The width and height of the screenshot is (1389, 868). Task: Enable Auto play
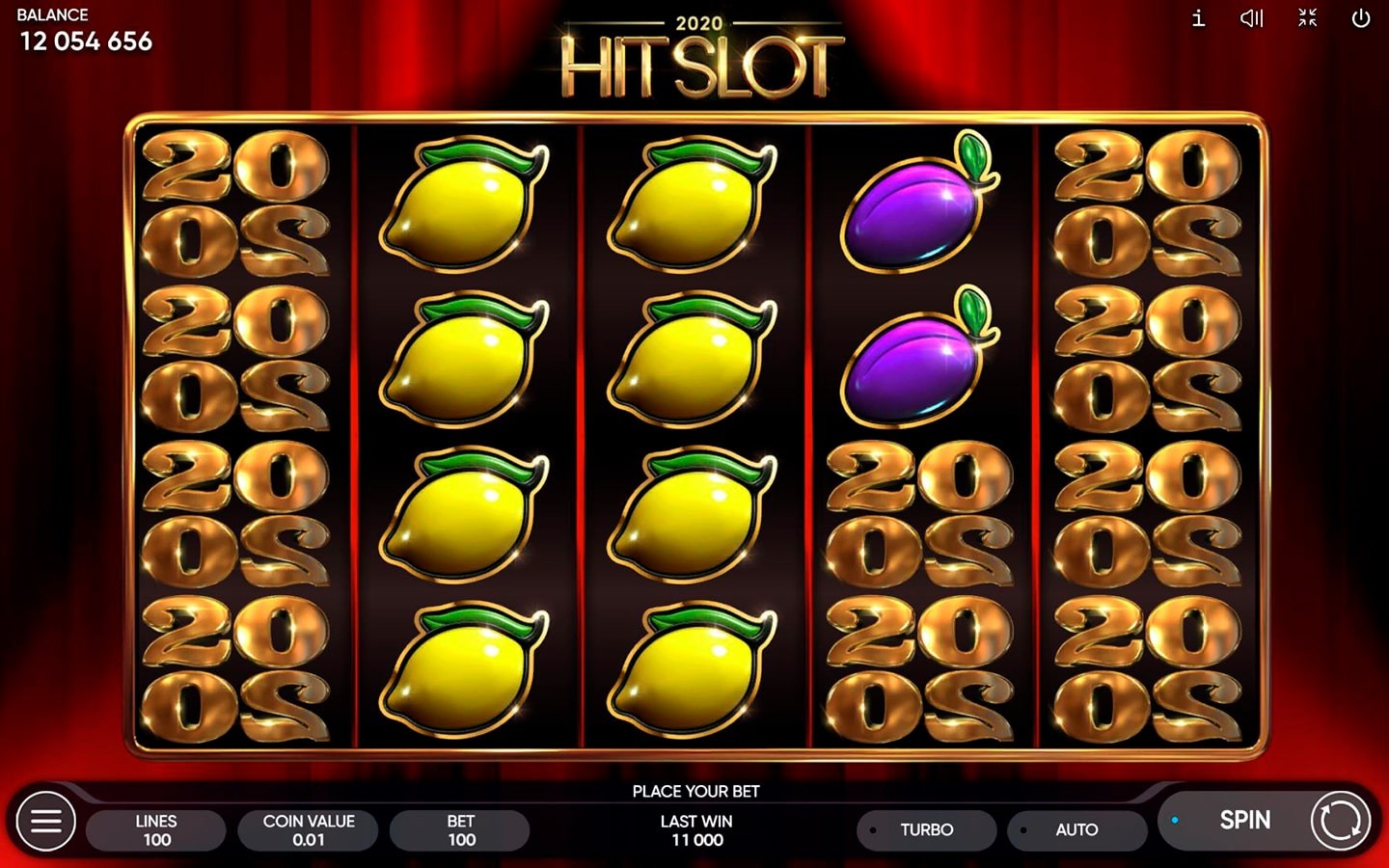[1076, 829]
